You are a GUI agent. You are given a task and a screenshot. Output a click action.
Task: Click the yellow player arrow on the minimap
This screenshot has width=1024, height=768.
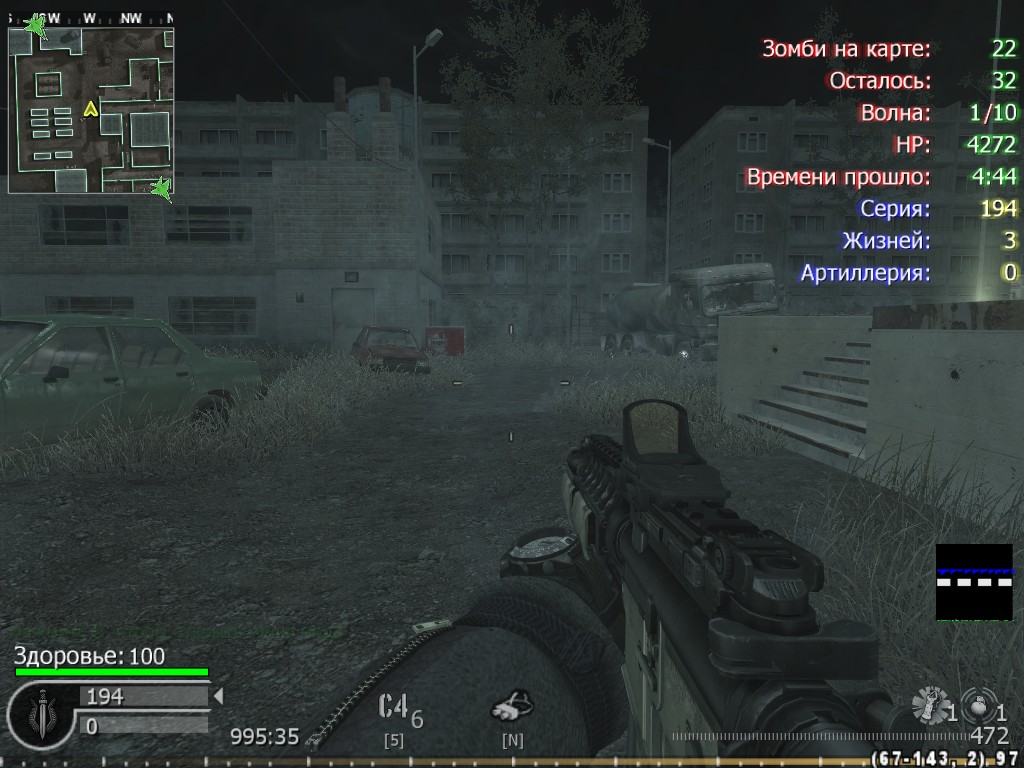pos(91,108)
